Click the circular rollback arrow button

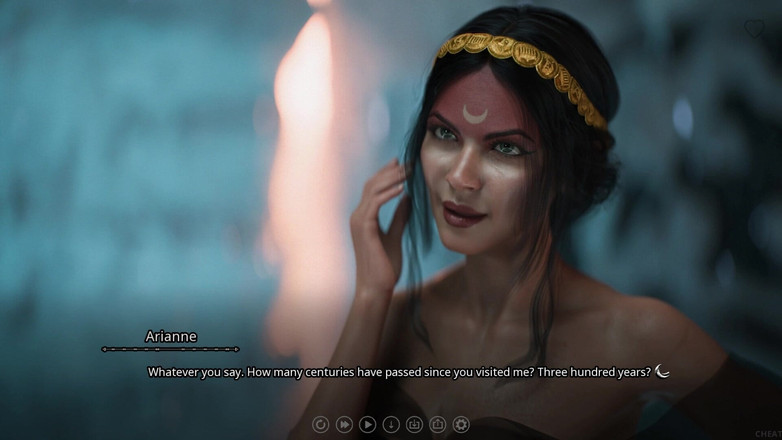320,425
